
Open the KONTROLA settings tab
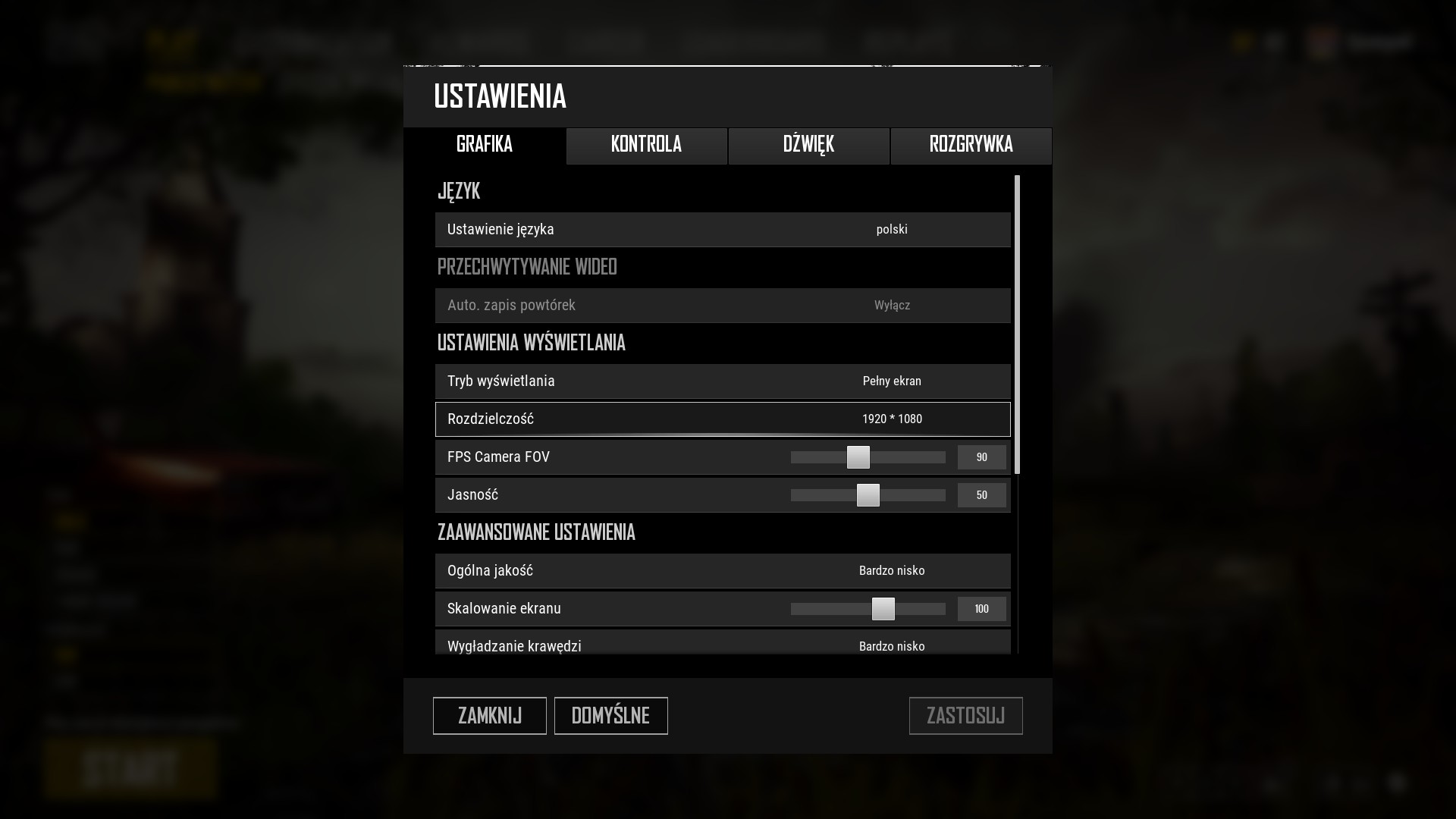point(646,145)
